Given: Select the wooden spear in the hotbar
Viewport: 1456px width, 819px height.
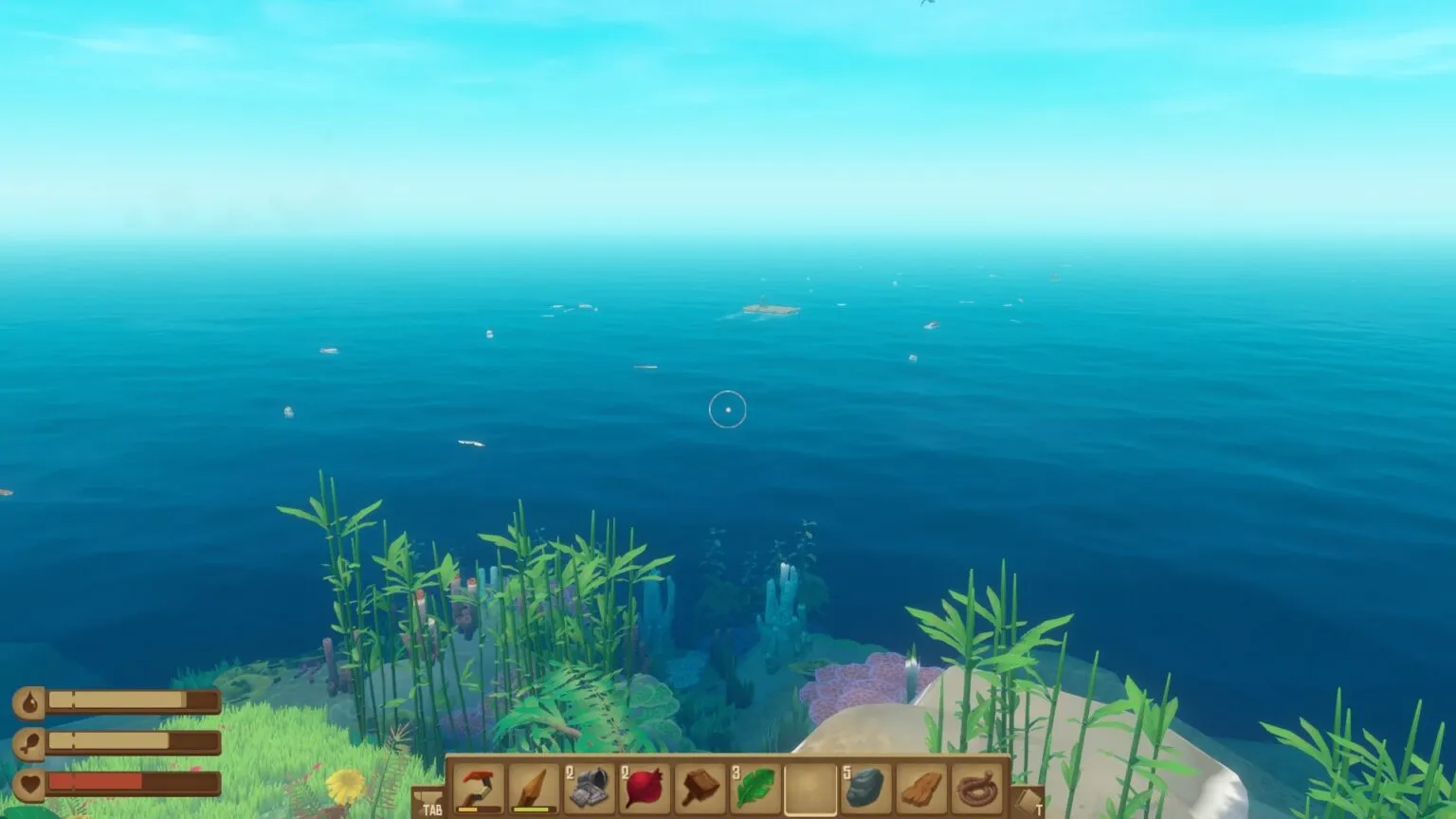Looking at the screenshot, I should [533, 788].
